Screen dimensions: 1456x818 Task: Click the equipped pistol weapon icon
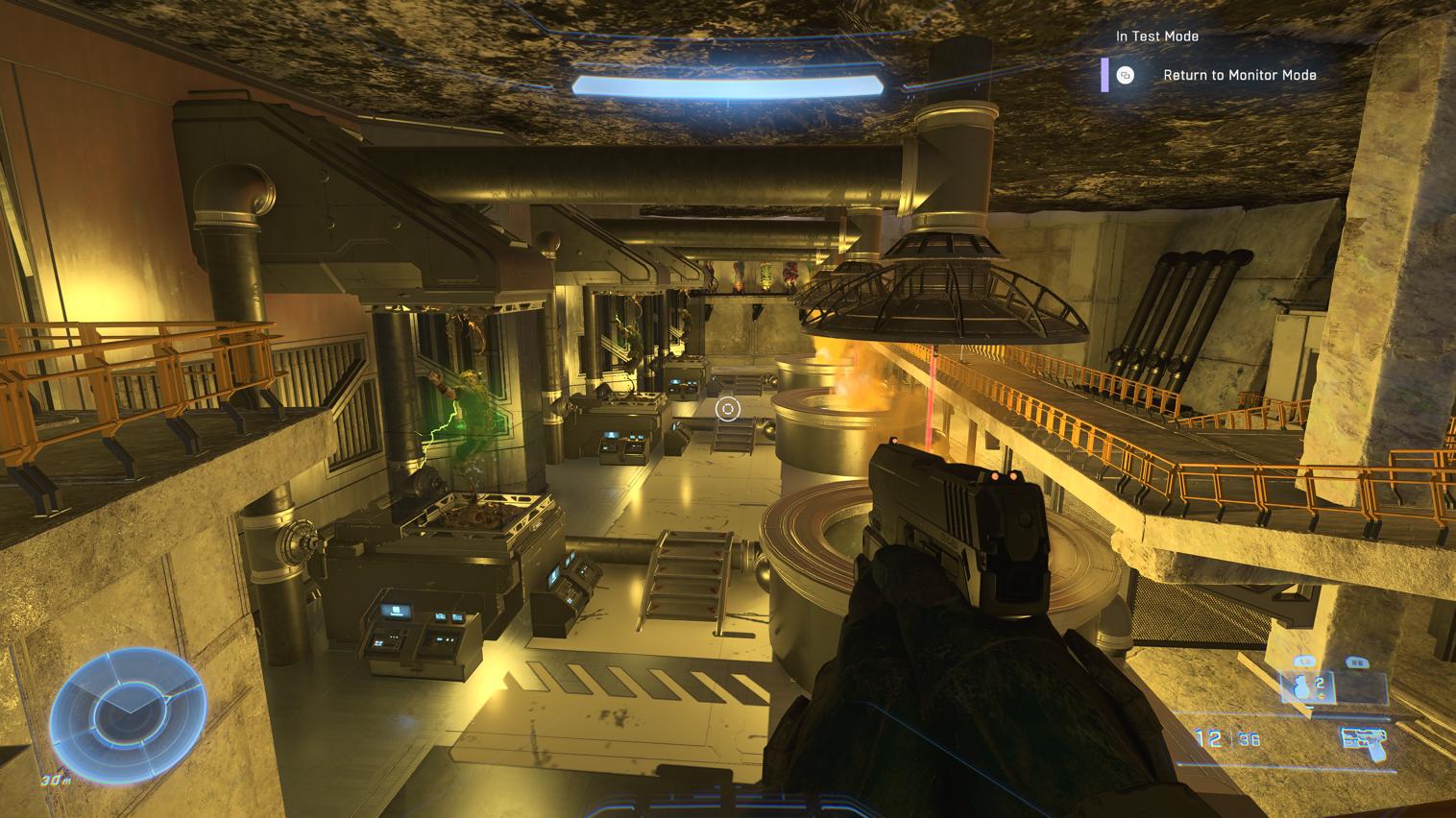point(1364,741)
